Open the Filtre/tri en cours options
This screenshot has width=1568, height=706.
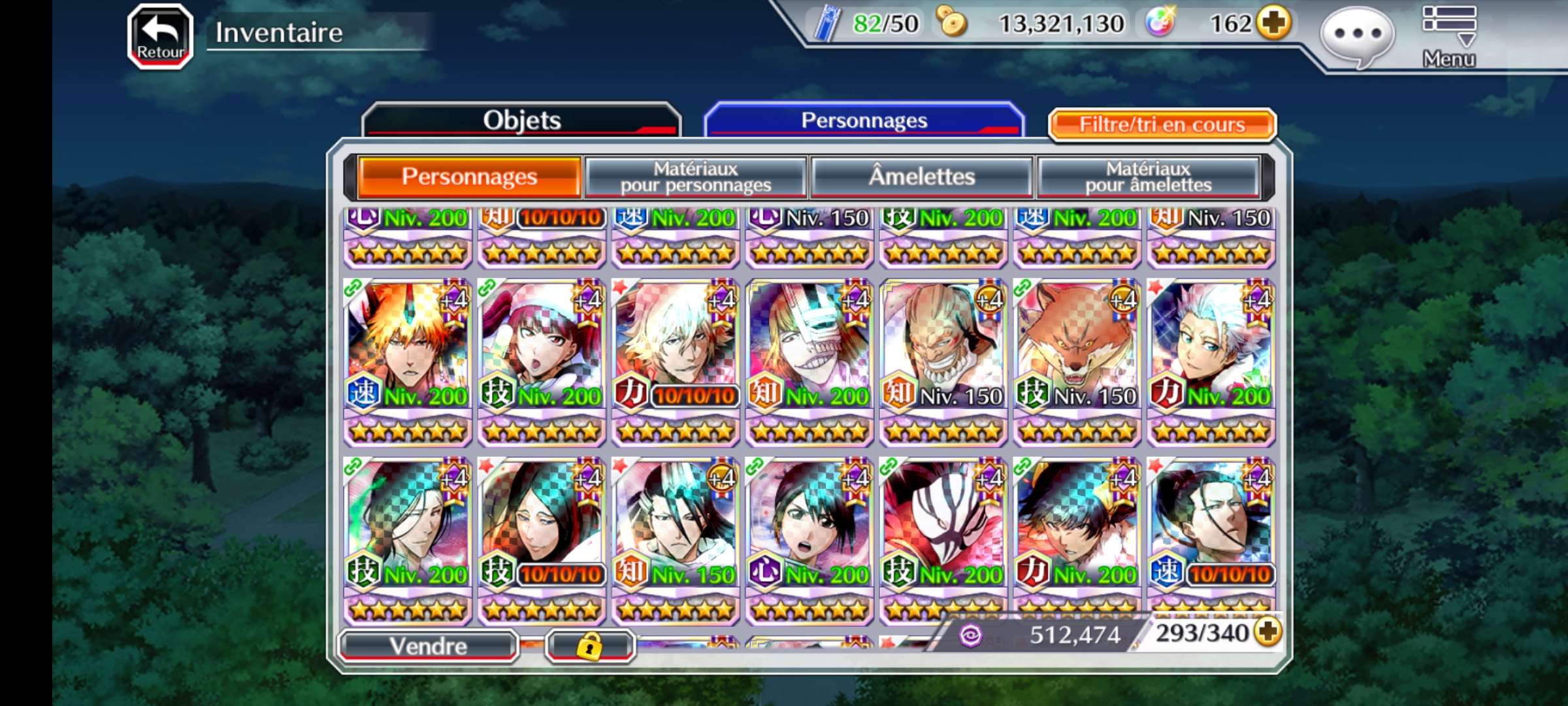click(1162, 124)
